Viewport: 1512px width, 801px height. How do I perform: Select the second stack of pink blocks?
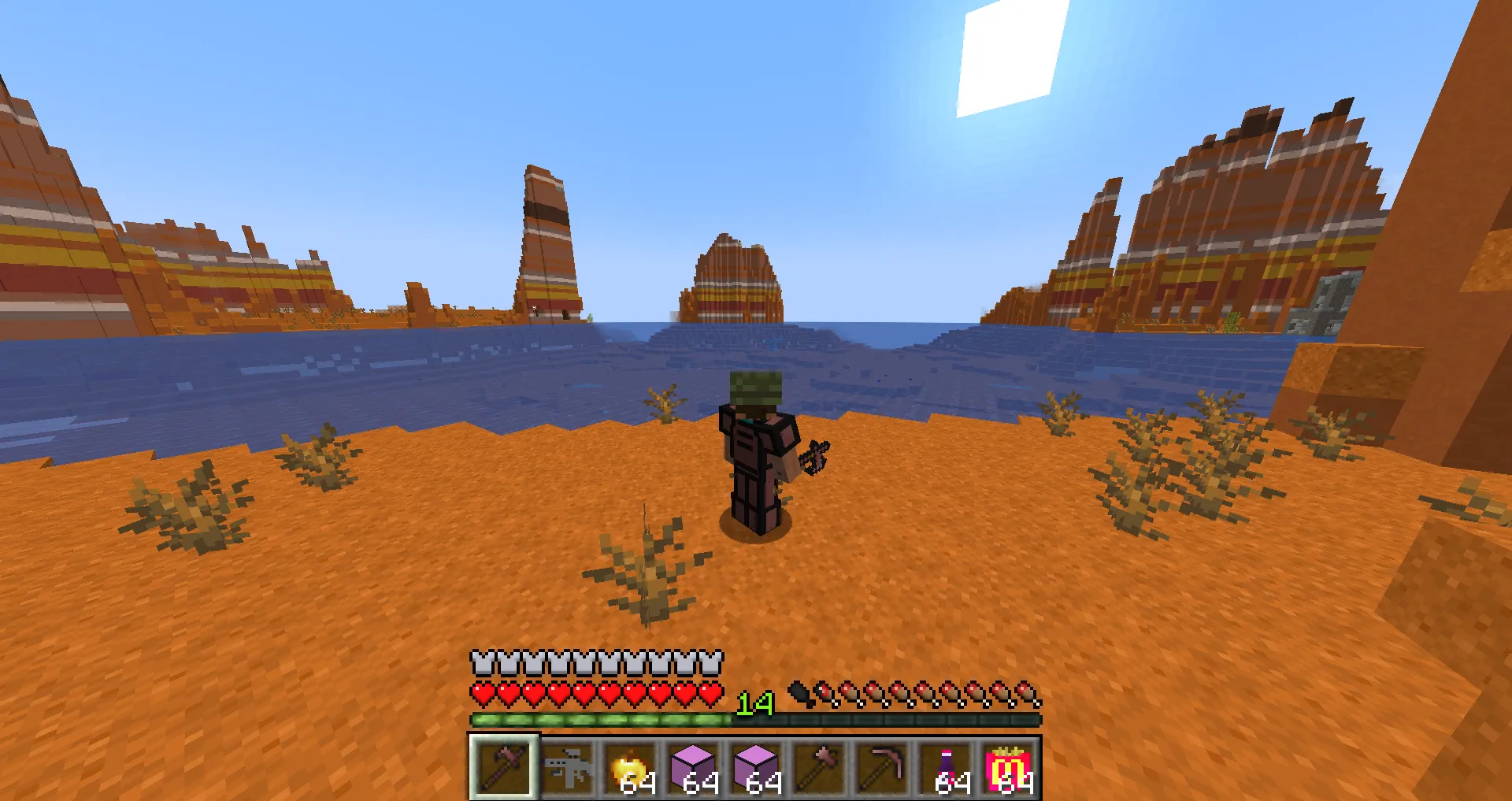(758, 768)
